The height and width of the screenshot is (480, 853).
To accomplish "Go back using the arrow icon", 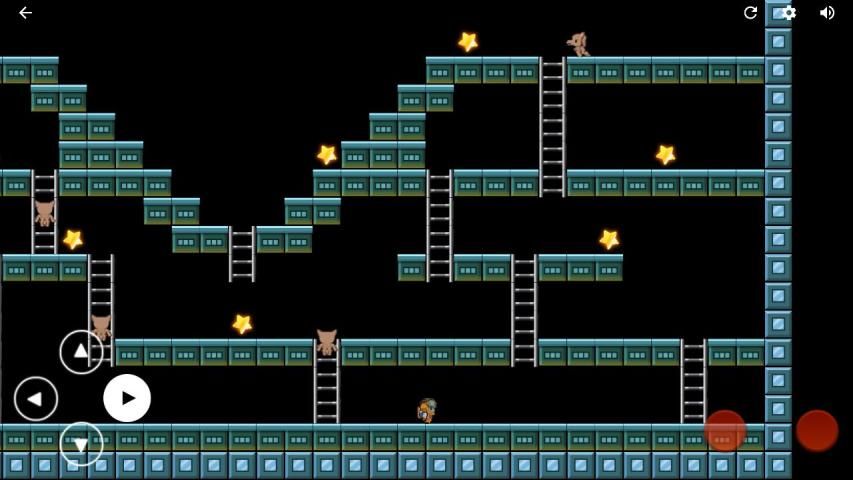I will tap(25, 13).
